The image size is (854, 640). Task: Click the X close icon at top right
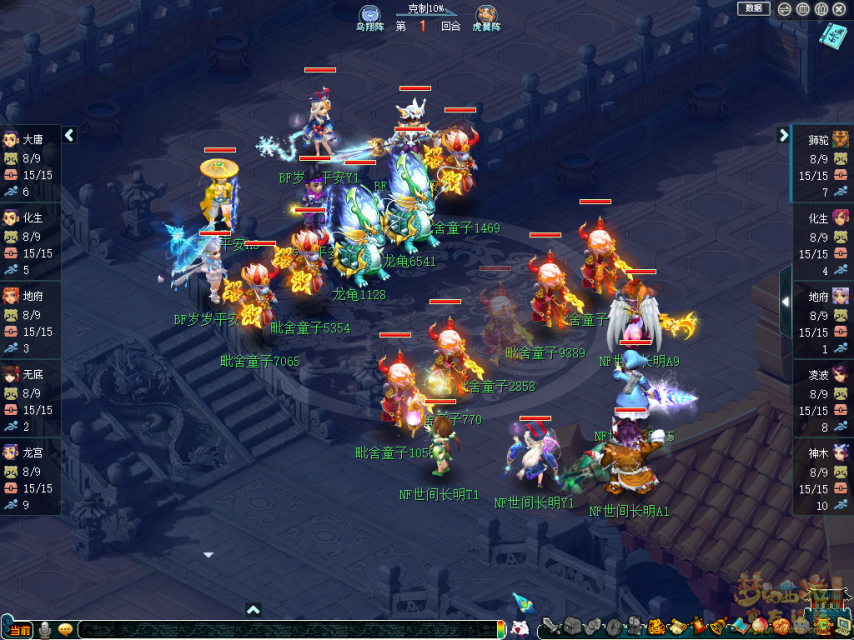pyautogui.click(x=838, y=9)
